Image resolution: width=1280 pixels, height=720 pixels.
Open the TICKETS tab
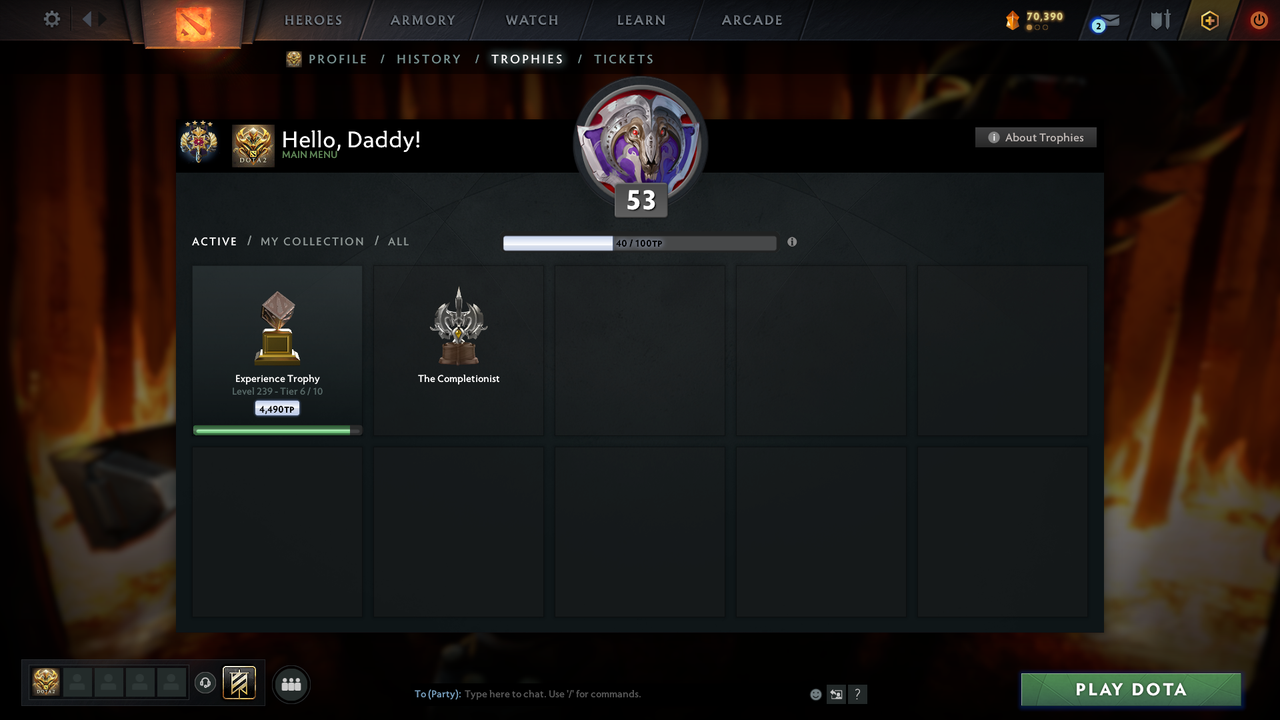(624, 59)
